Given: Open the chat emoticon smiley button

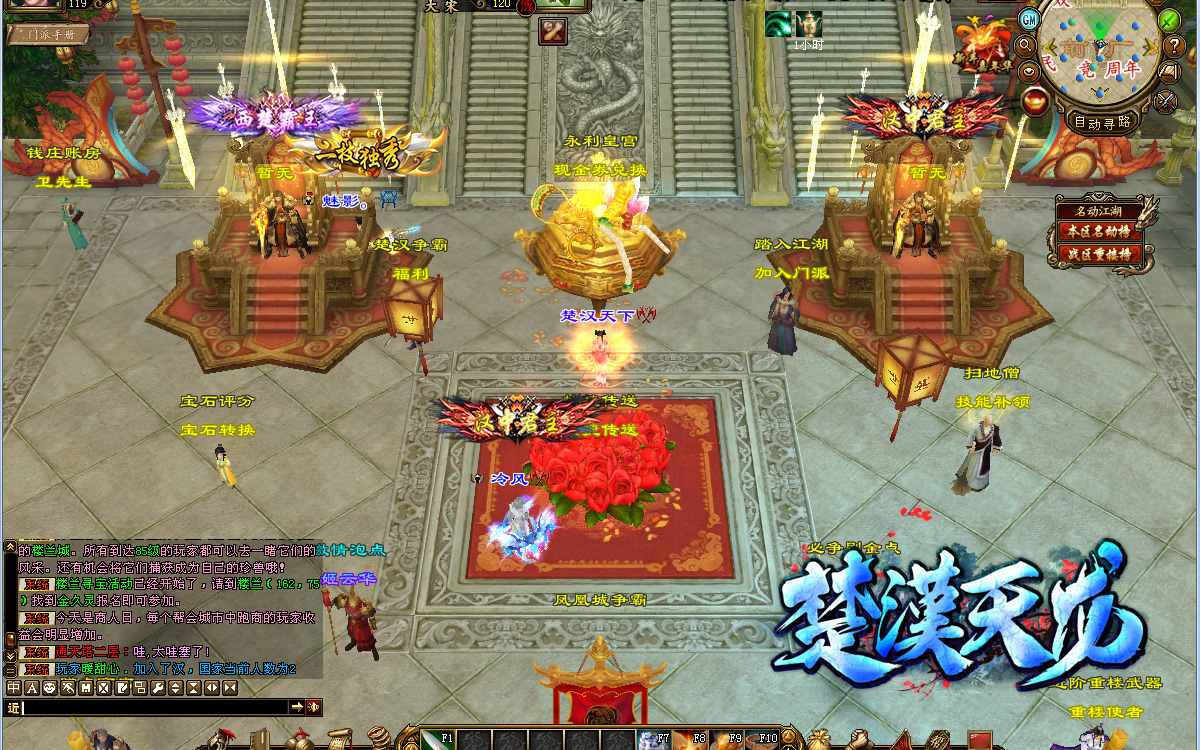Looking at the screenshot, I should pos(49,688).
